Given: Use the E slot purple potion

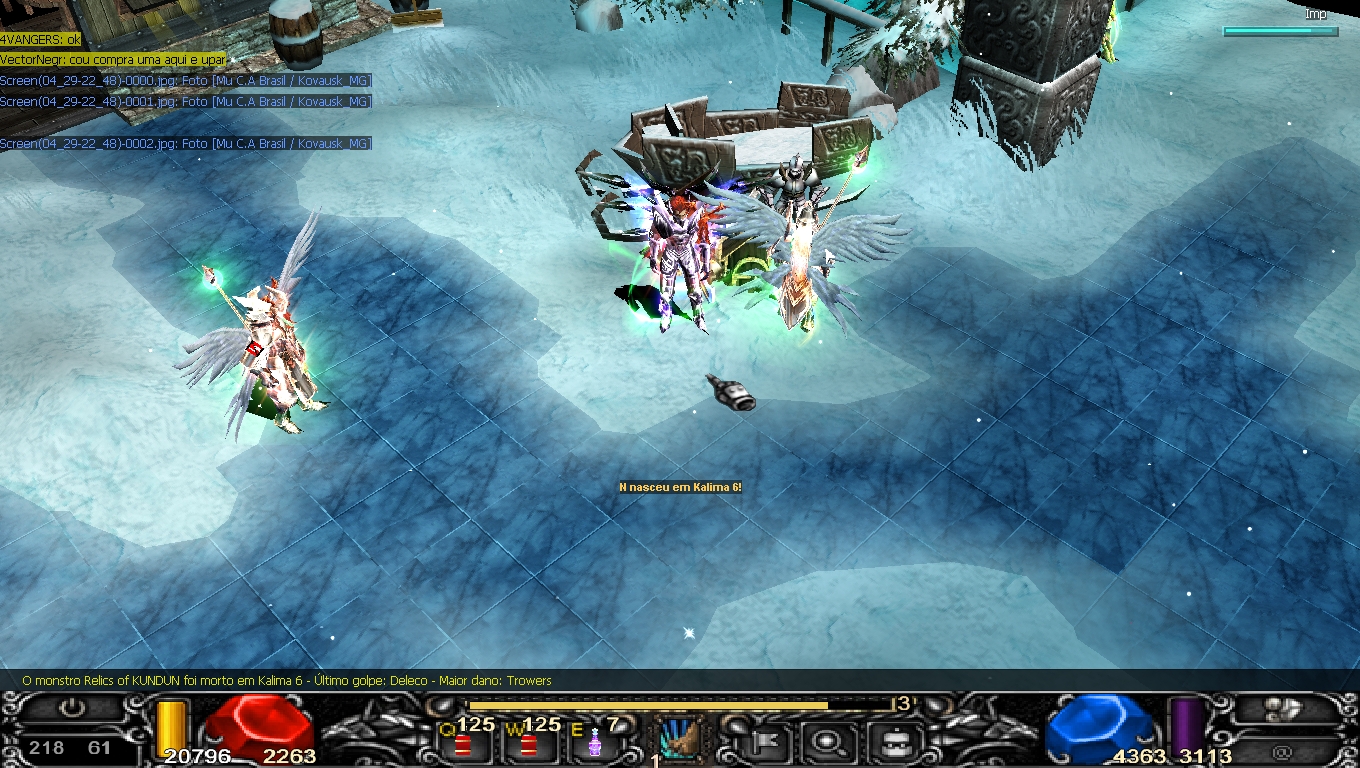Looking at the screenshot, I should (594, 743).
